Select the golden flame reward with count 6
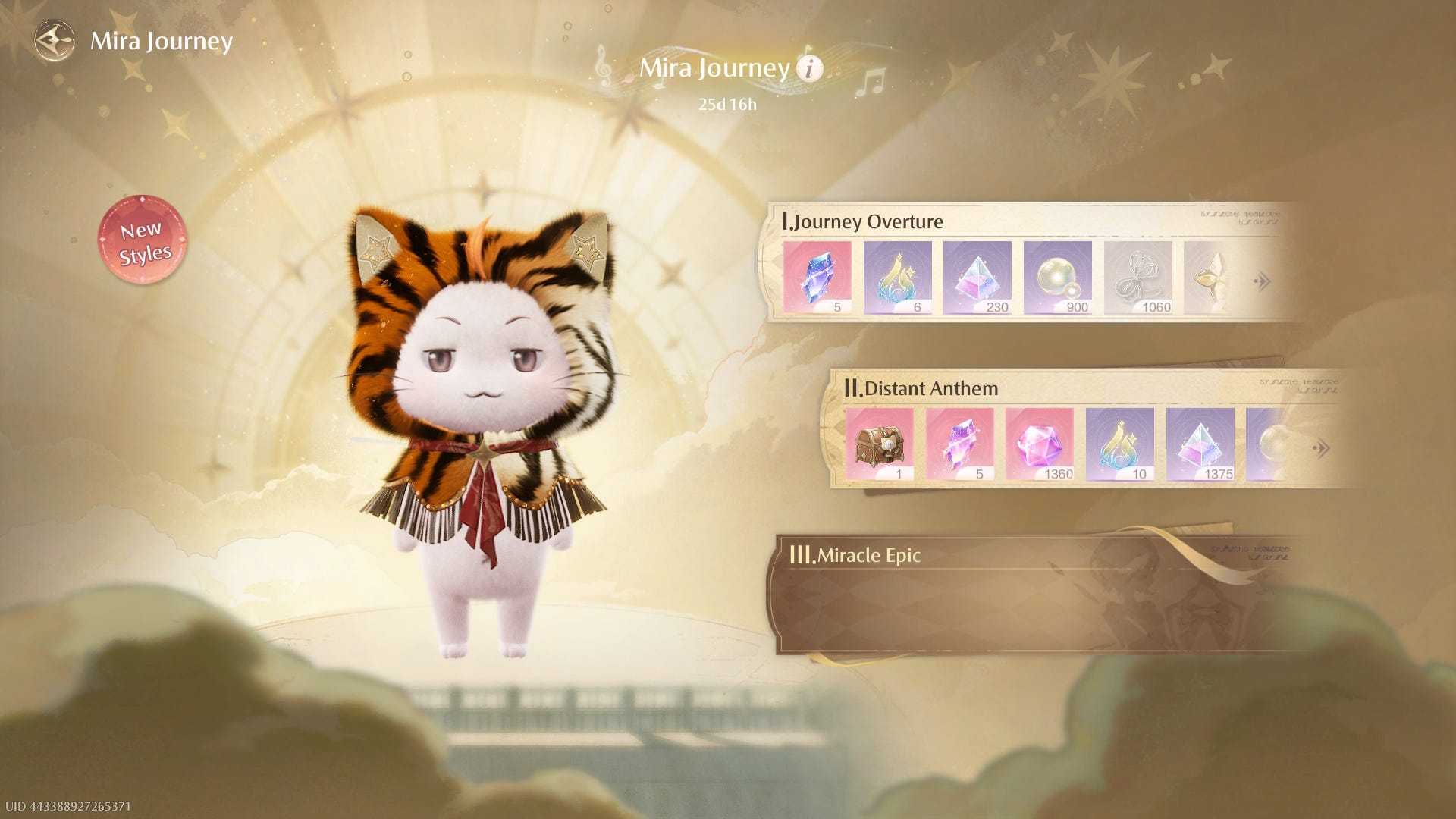This screenshot has height=819, width=1456. click(897, 278)
